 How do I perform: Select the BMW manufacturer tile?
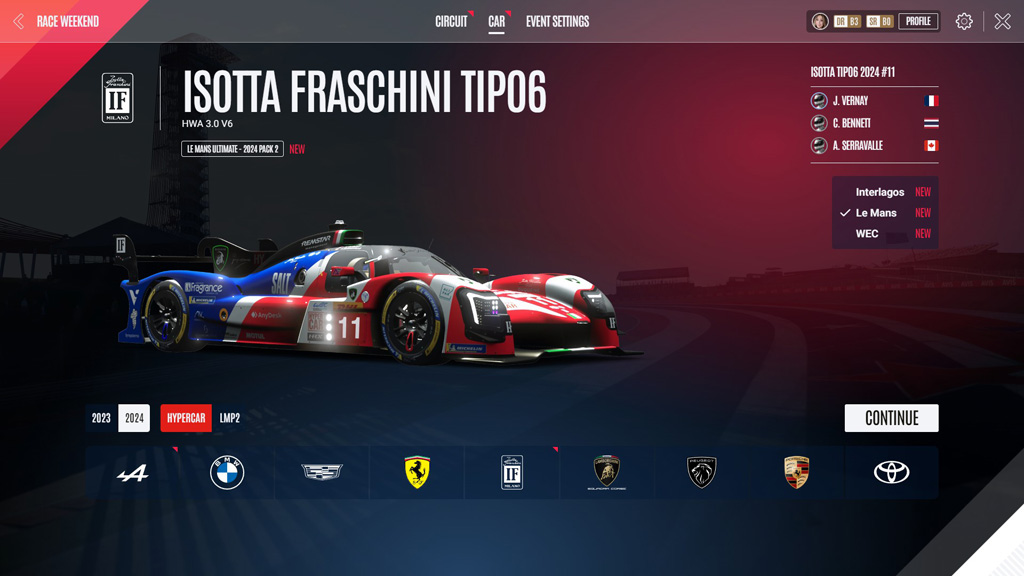tap(227, 473)
